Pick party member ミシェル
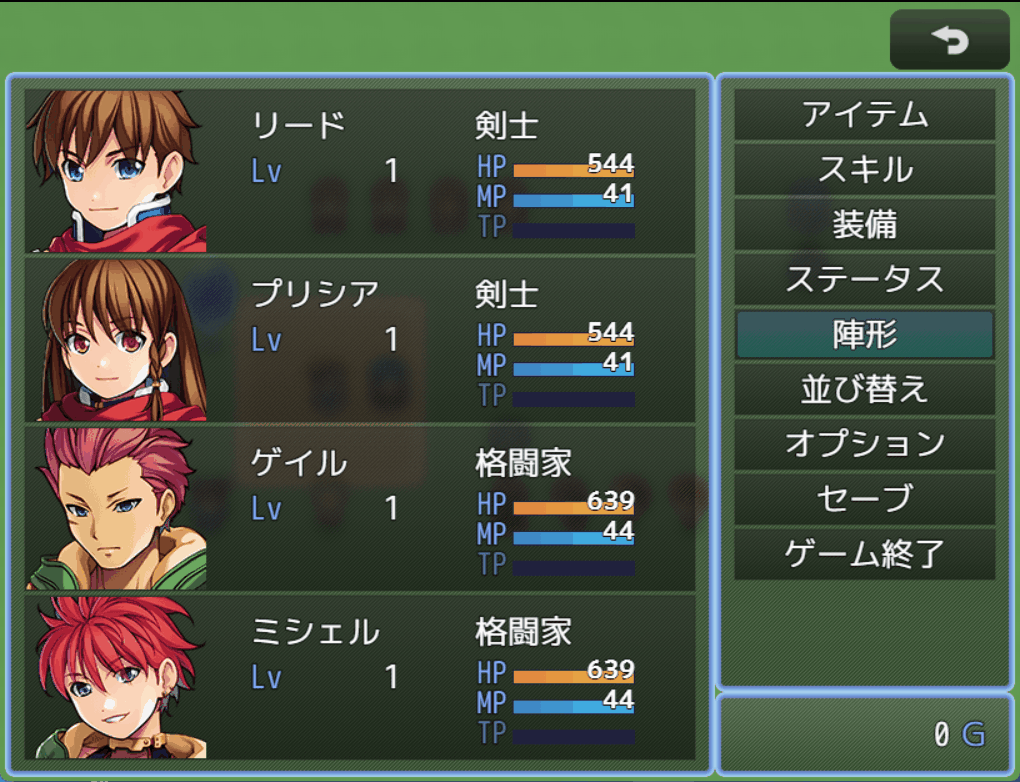 click(360, 676)
